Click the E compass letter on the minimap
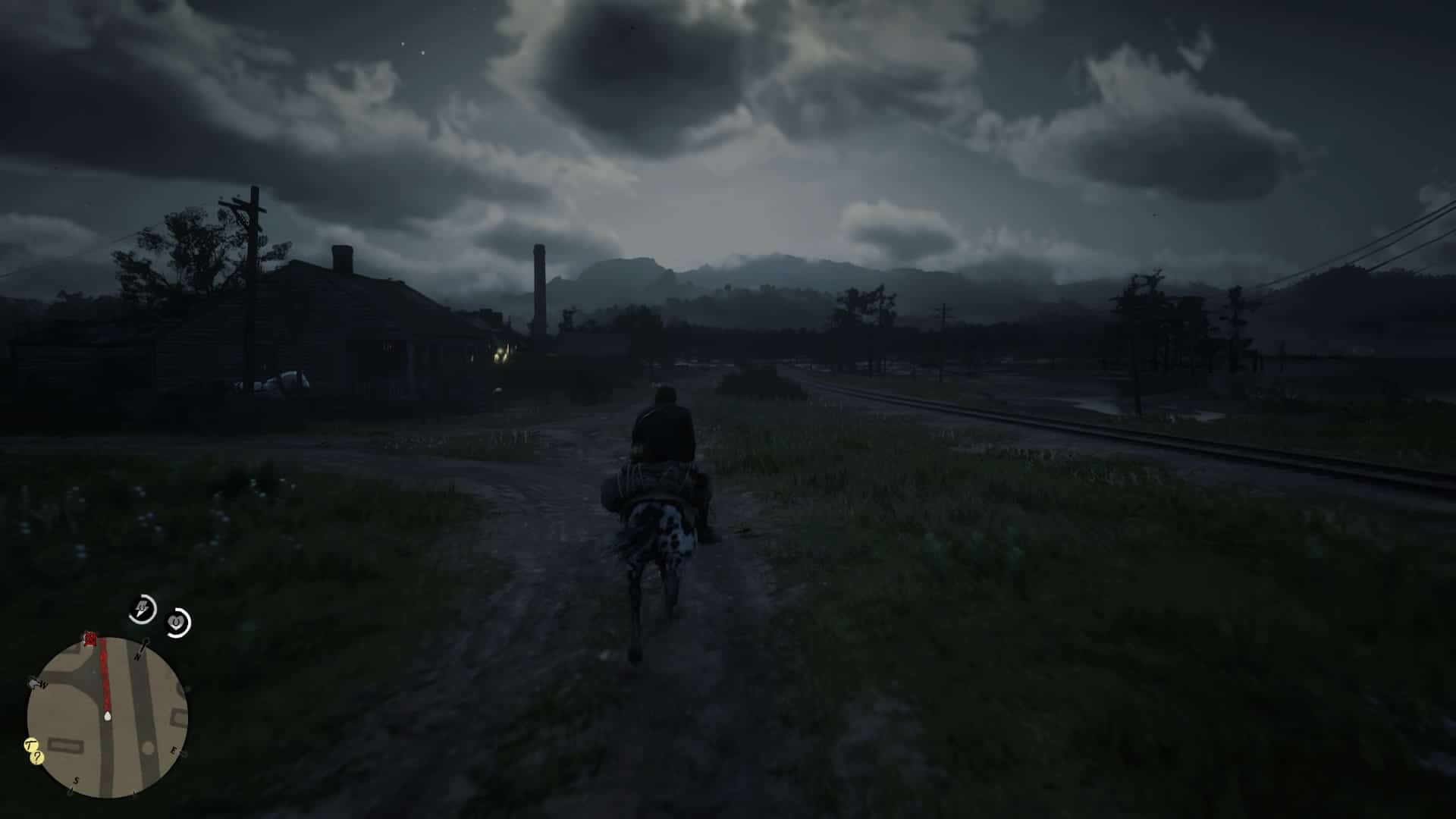The height and width of the screenshot is (819, 1456). tap(174, 749)
